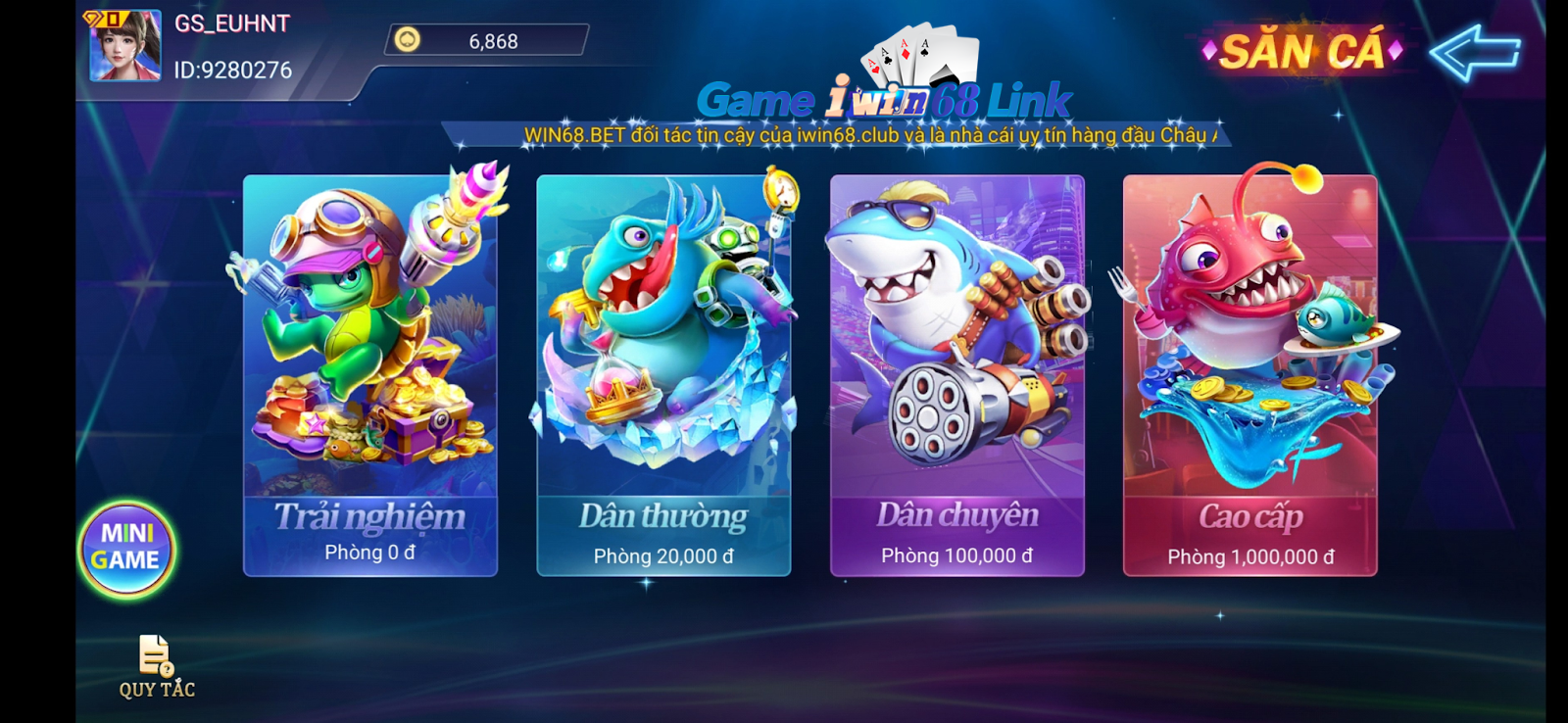Click the gold coin balance bar
This screenshot has width=1568, height=723.
click(488, 41)
